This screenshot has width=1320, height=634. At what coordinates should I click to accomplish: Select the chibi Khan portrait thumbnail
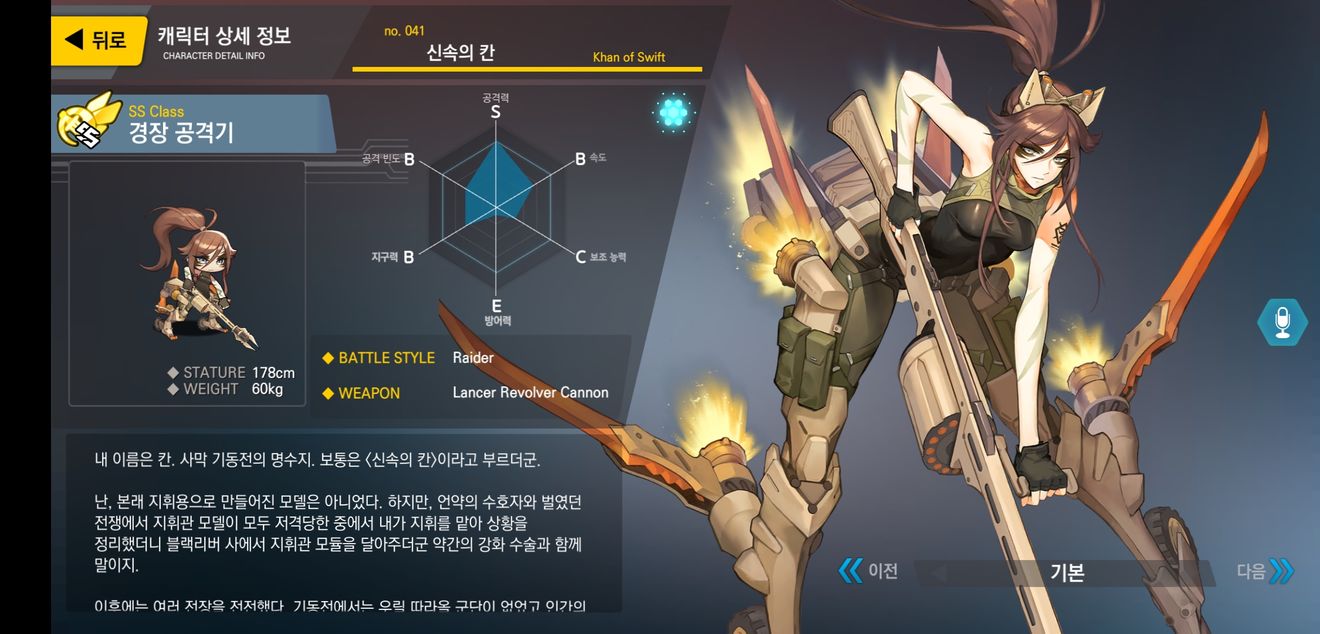pyautogui.click(x=188, y=271)
